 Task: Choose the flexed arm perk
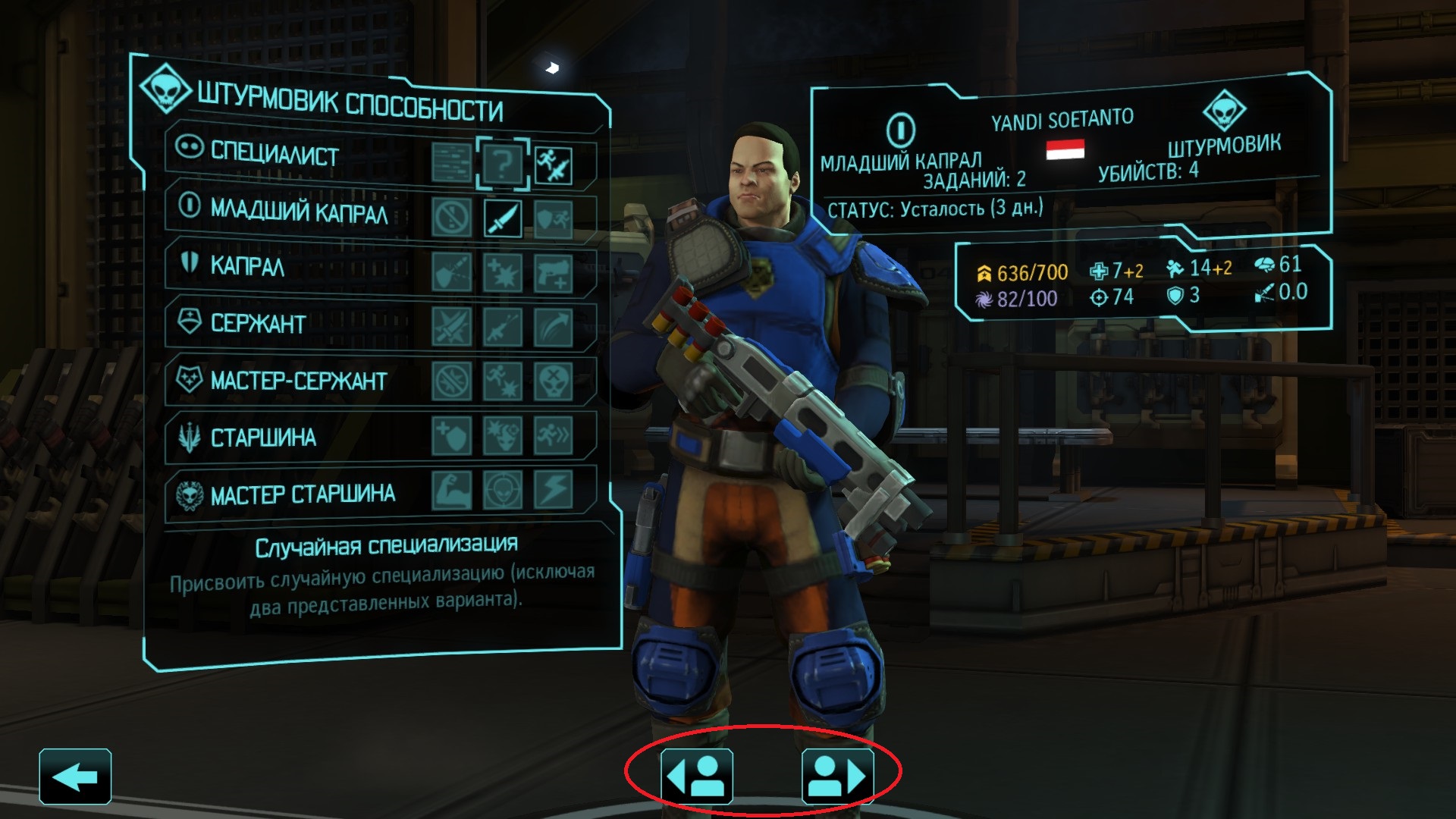click(x=452, y=490)
